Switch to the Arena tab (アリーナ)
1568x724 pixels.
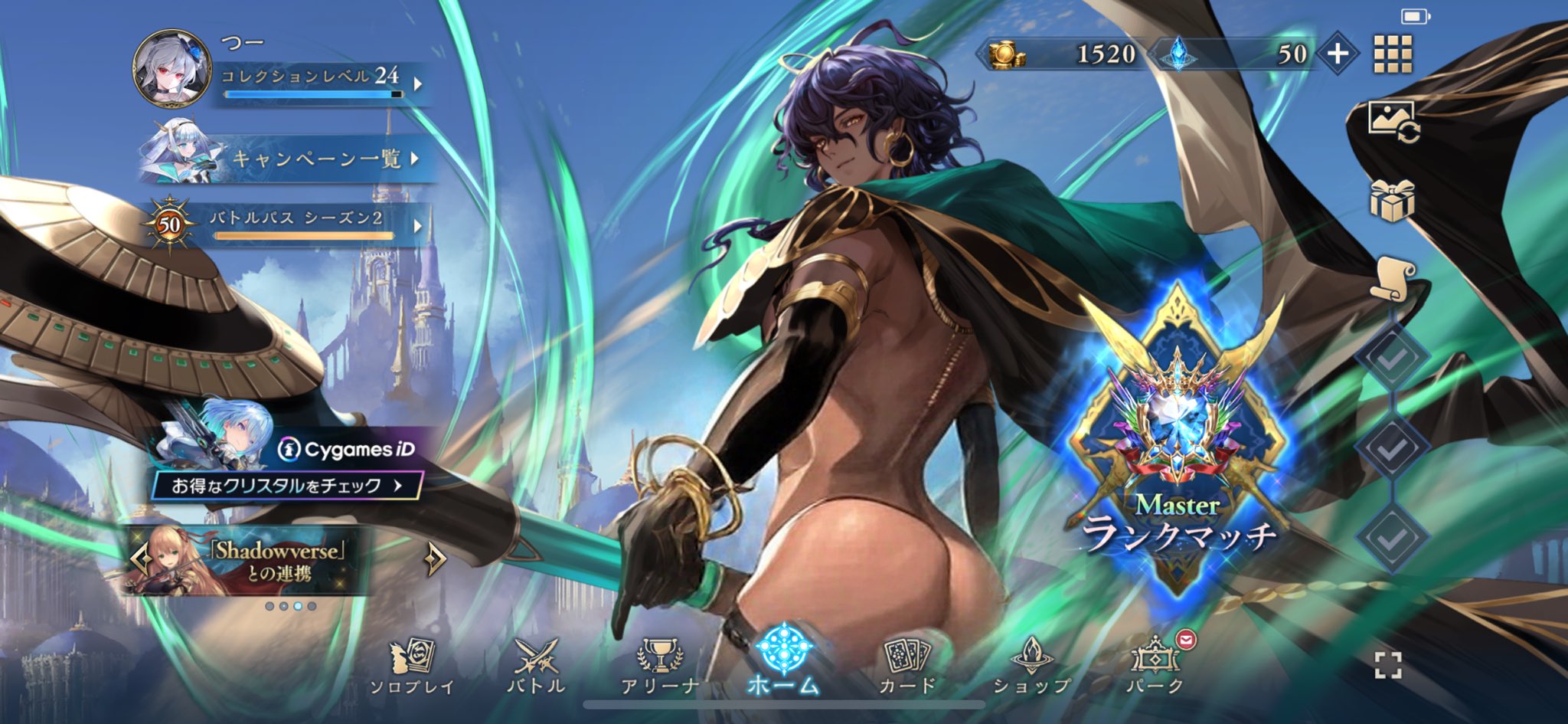(x=659, y=667)
